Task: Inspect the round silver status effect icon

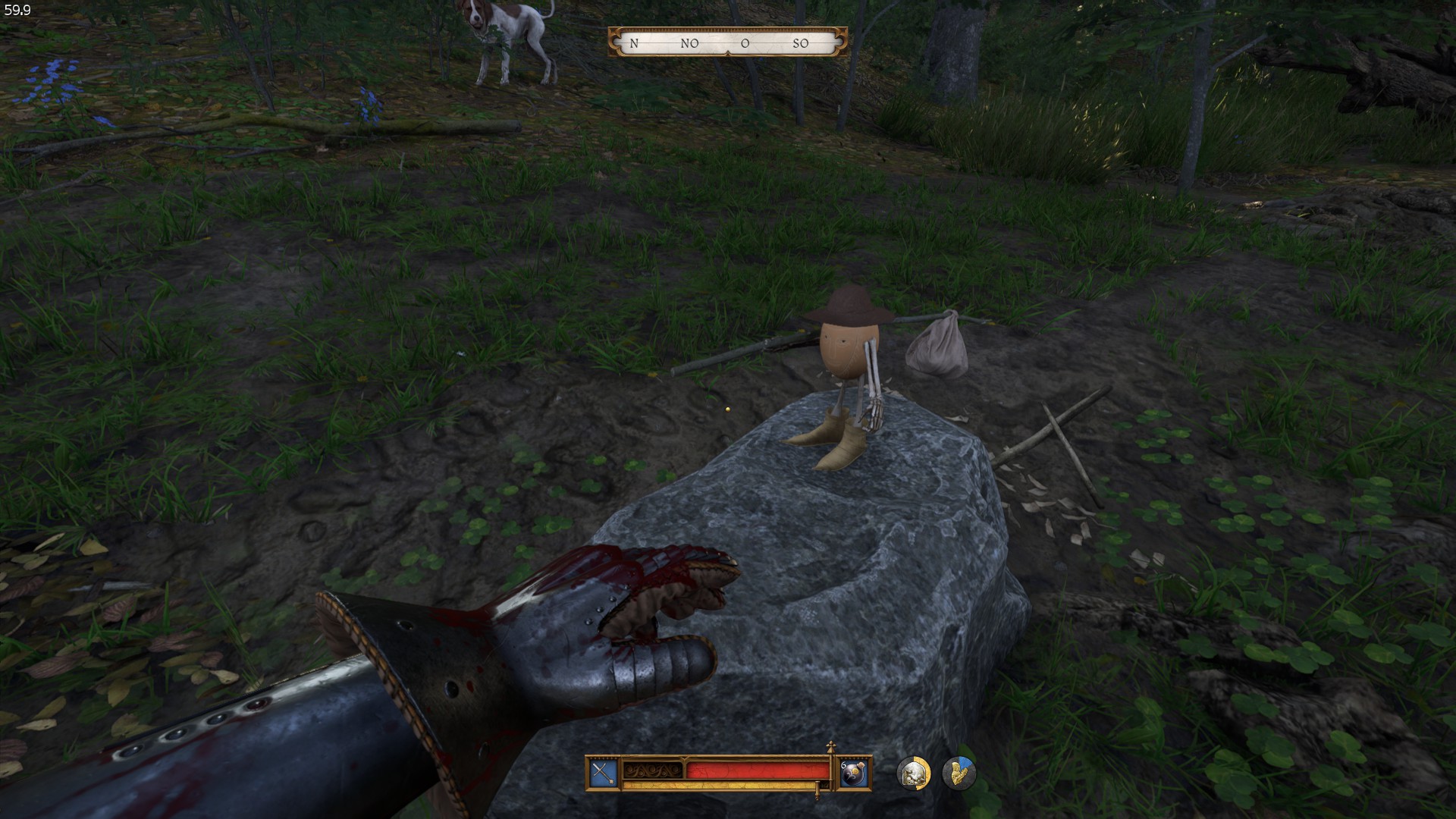Action: click(x=913, y=773)
